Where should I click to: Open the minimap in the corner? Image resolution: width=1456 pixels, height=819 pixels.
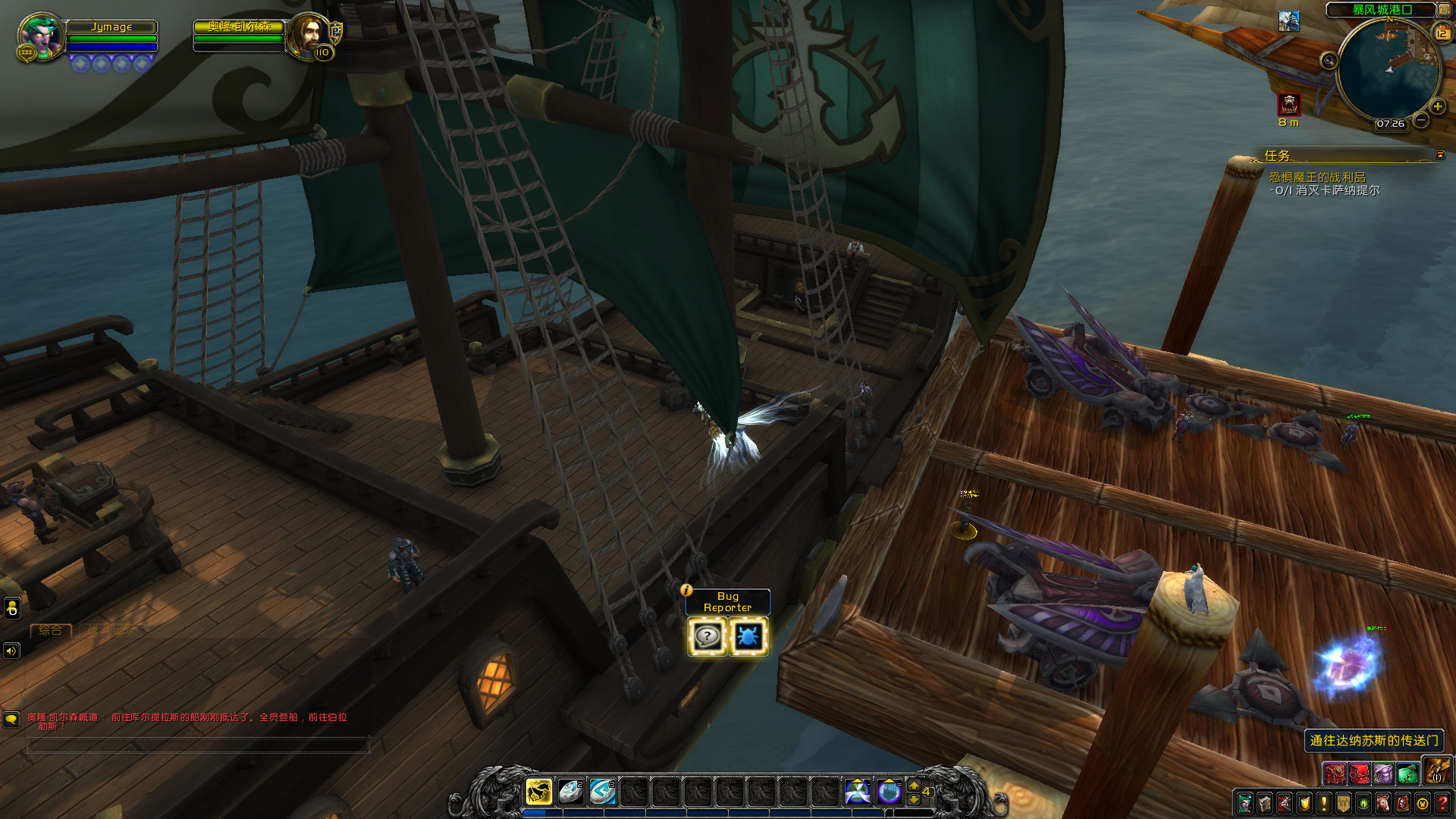click(1387, 70)
